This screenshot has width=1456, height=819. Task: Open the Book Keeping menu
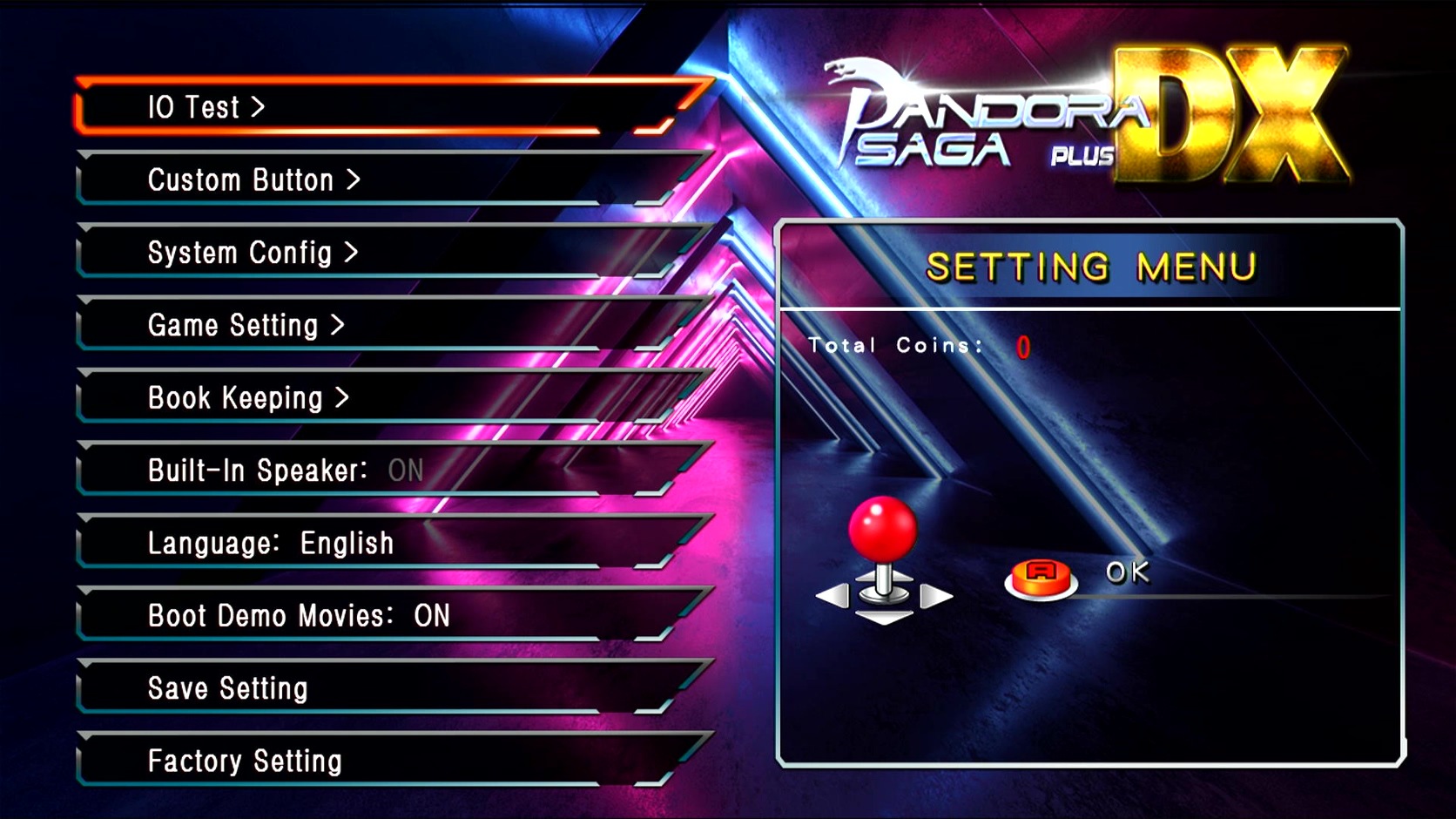pos(248,398)
